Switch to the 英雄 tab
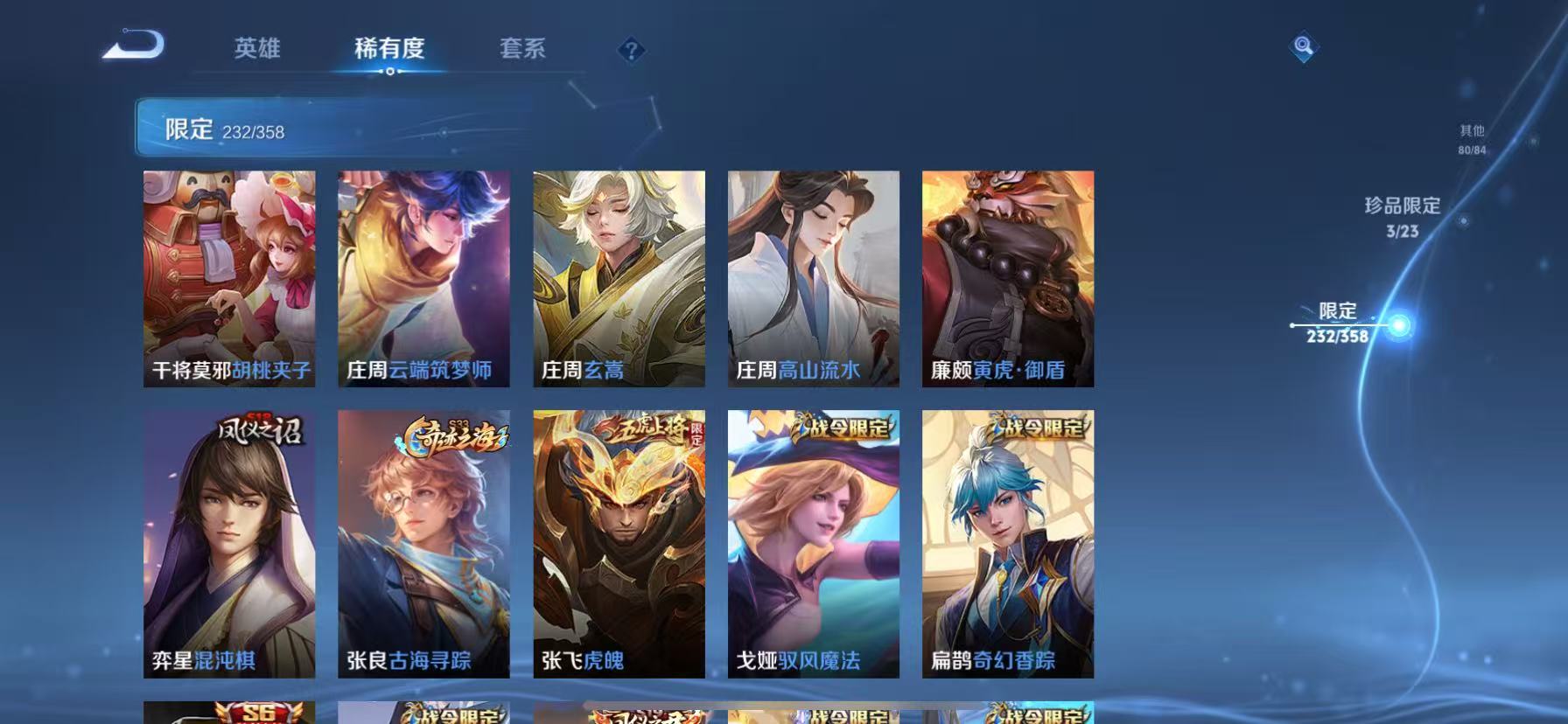This screenshot has height=724, width=1568. click(255, 50)
